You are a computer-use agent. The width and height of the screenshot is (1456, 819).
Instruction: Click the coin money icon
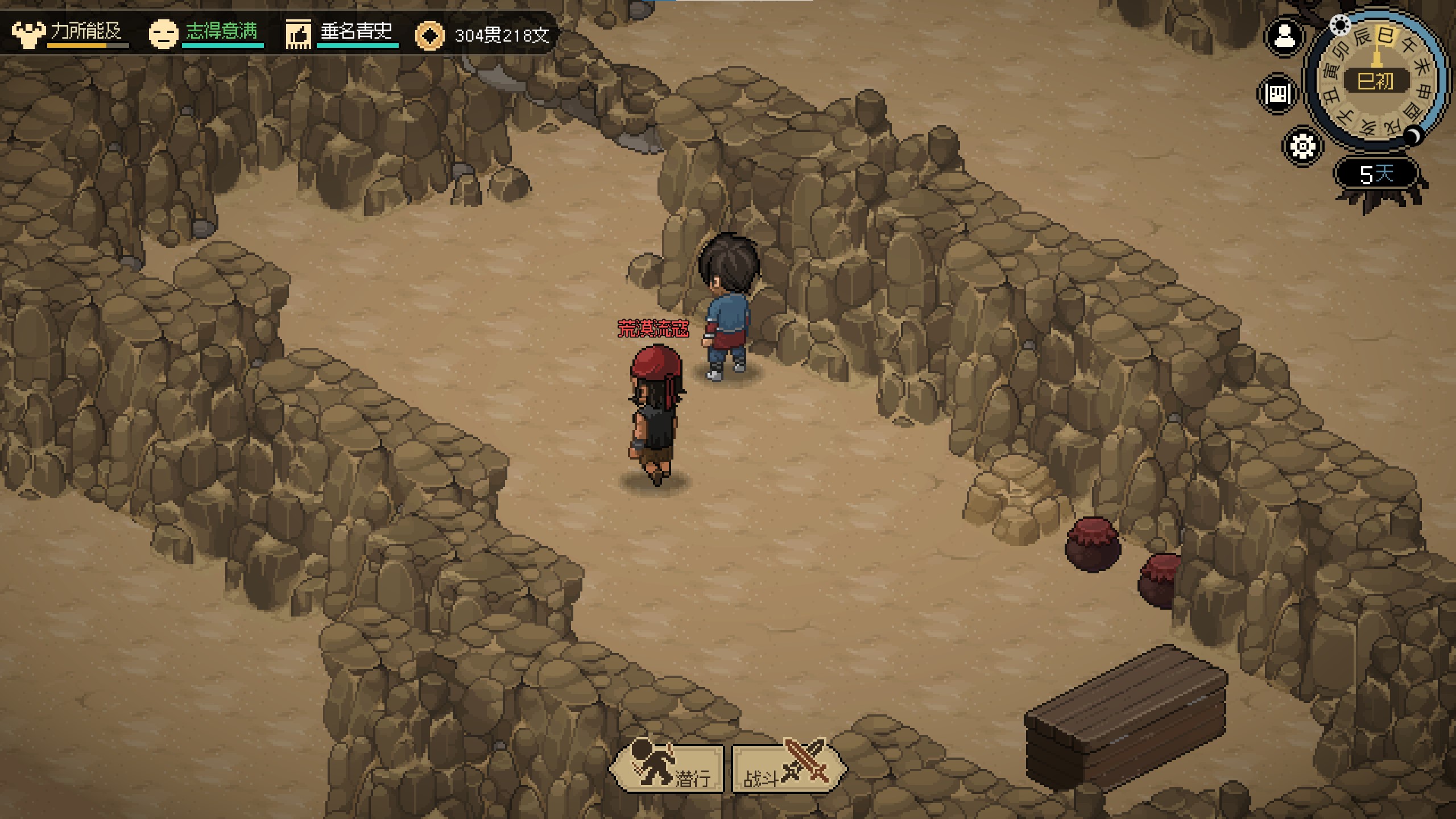(429, 35)
